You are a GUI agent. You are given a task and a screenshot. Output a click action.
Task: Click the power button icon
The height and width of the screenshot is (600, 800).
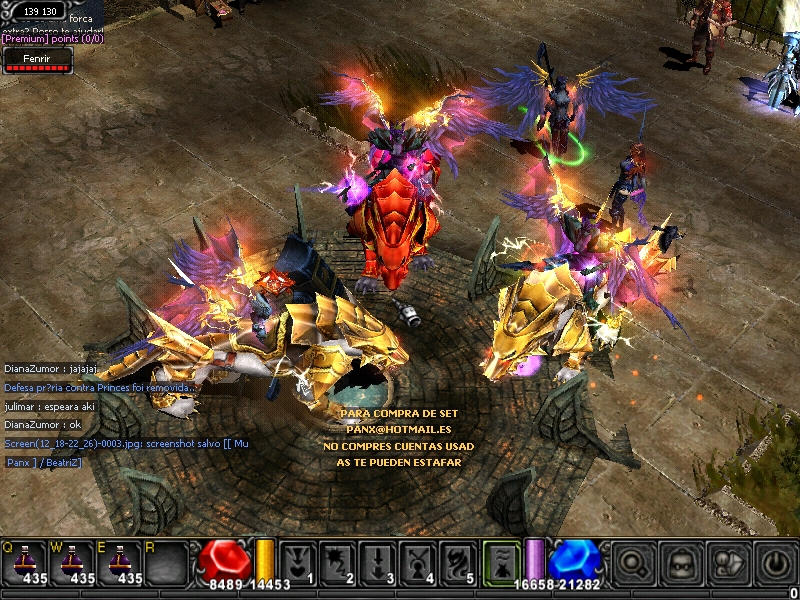(x=774, y=564)
